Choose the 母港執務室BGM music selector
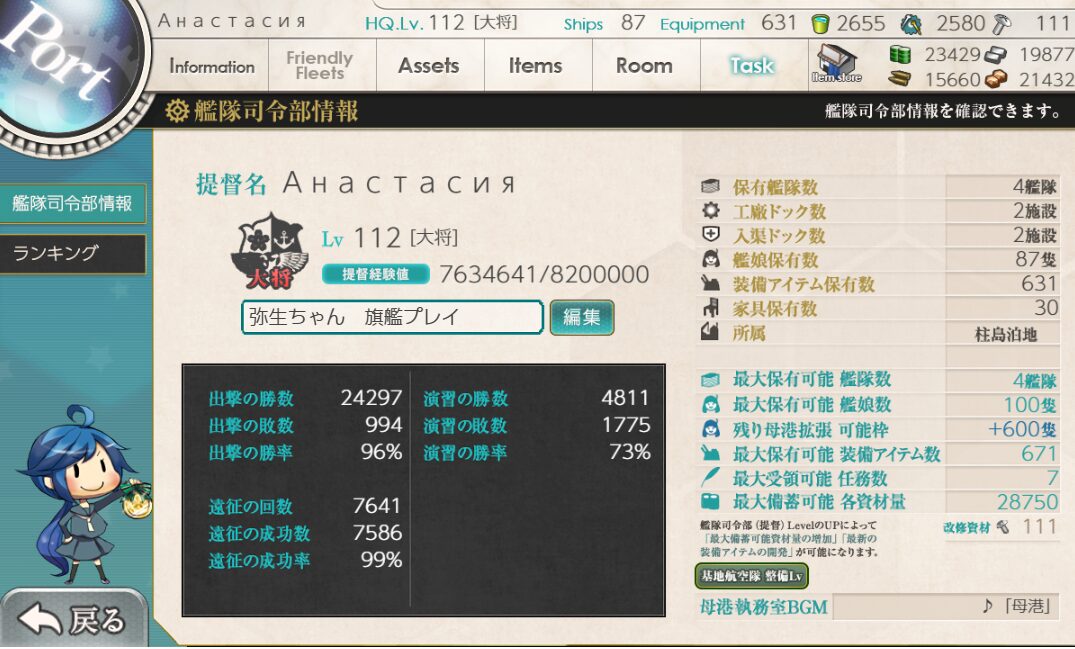 (x=944, y=606)
